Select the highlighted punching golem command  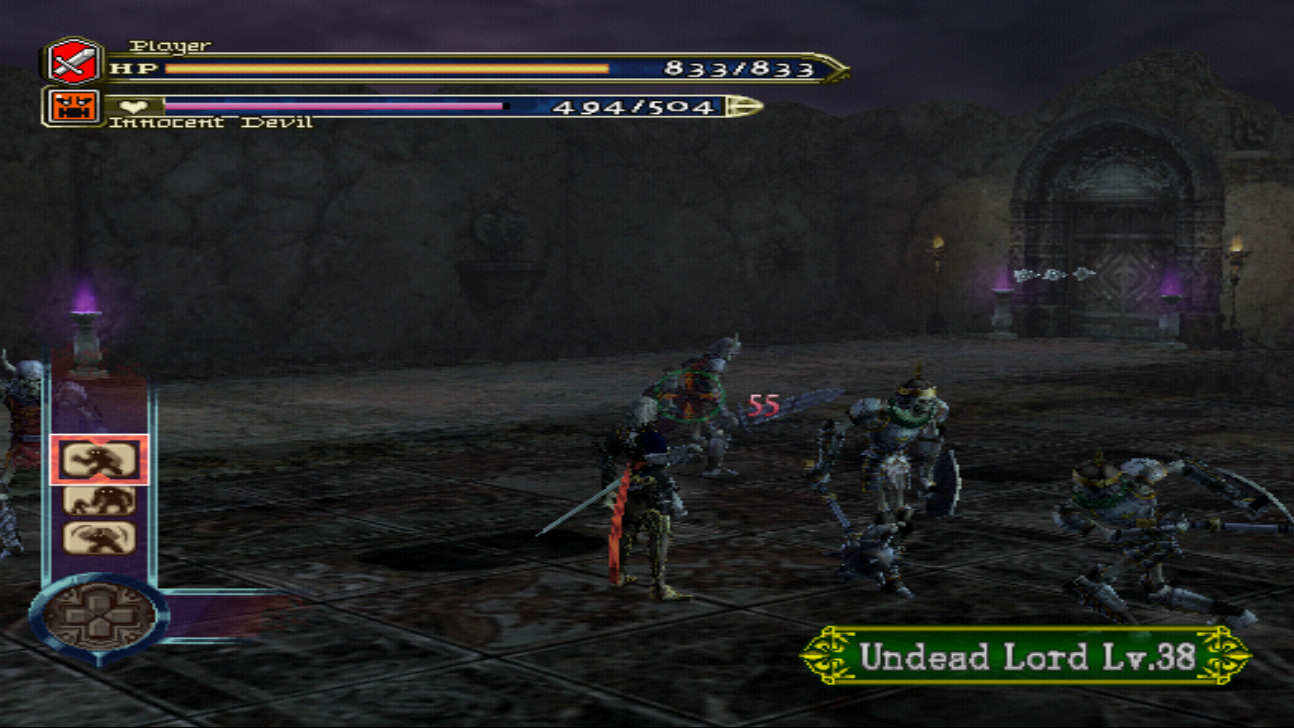pyautogui.click(x=99, y=460)
